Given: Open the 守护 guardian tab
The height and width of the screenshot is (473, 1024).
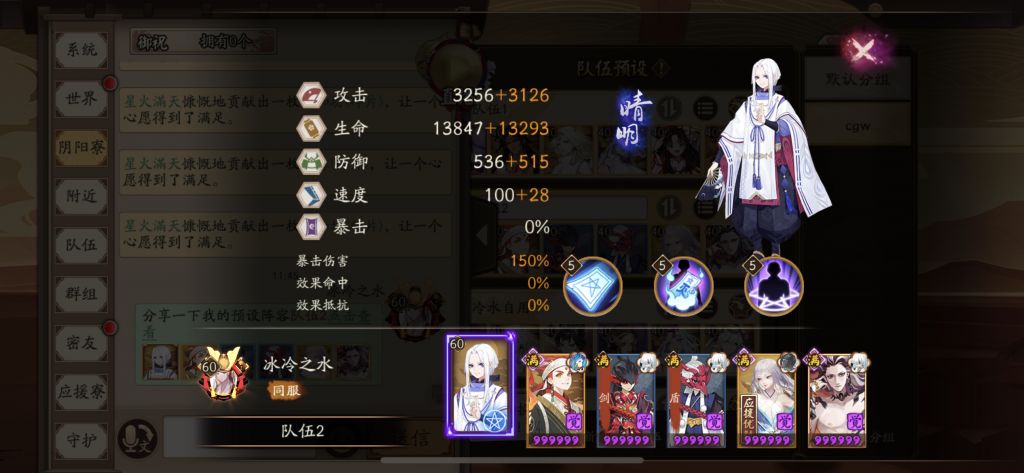Looking at the screenshot, I should click(80, 436).
